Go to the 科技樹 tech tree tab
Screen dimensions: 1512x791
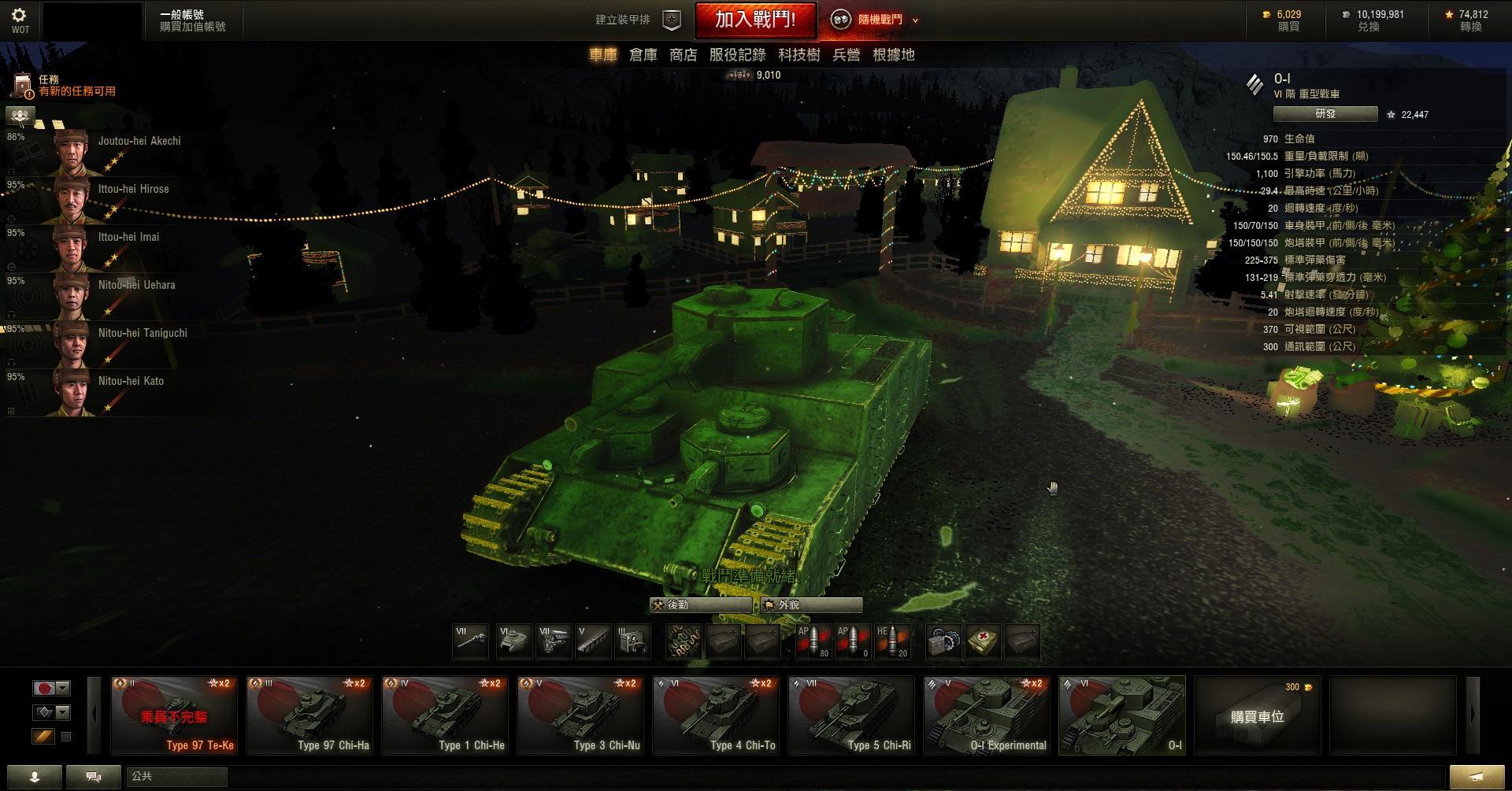click(x=799, y=55)
